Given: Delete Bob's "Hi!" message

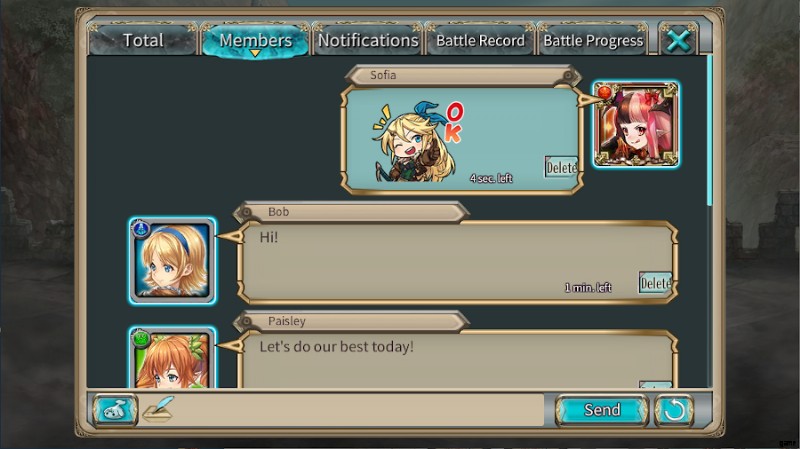Looking at the screenshot, I should (x=655, y=283).
